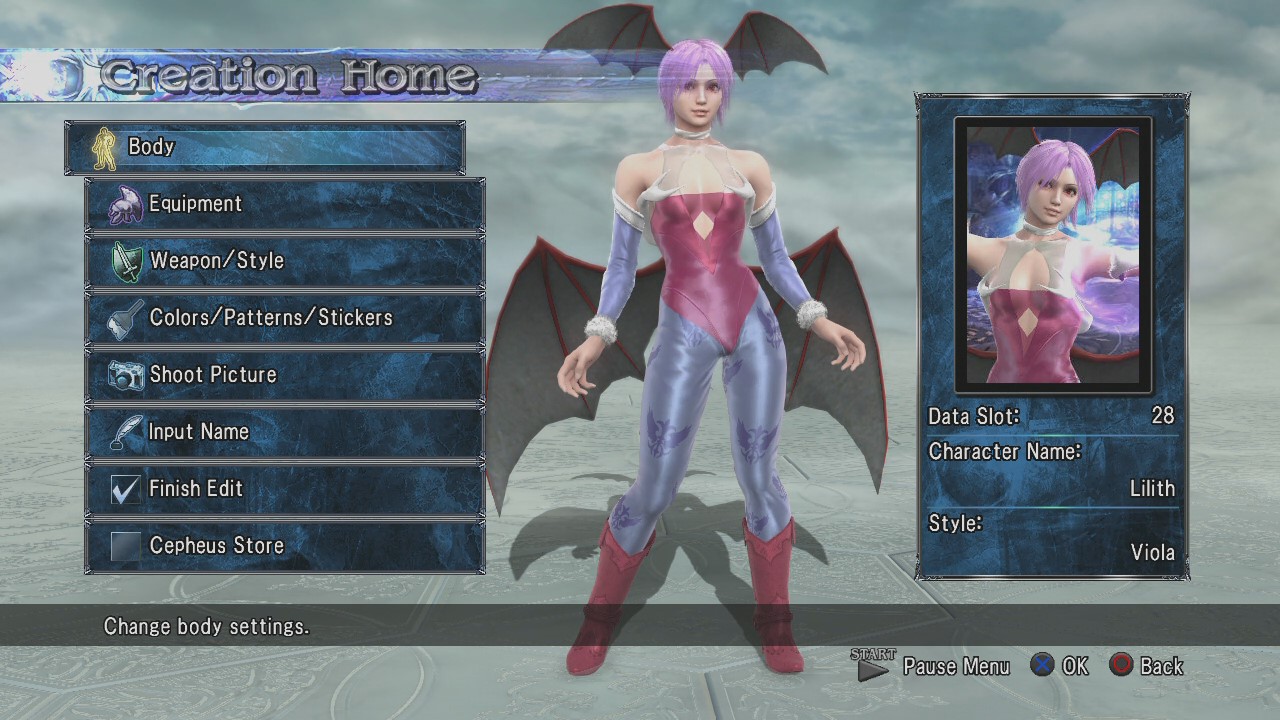Click Finish Edit to complete character
Viewport: 1280px width, 720px height.
285,489
